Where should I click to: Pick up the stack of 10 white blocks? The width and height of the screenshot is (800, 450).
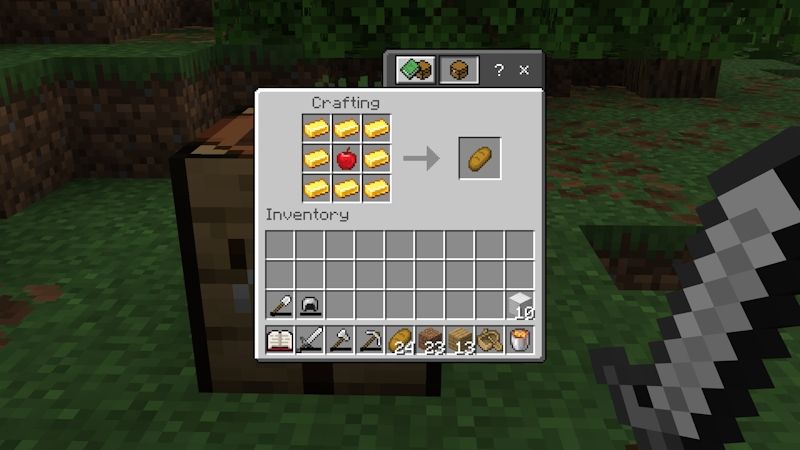point(519,305)
